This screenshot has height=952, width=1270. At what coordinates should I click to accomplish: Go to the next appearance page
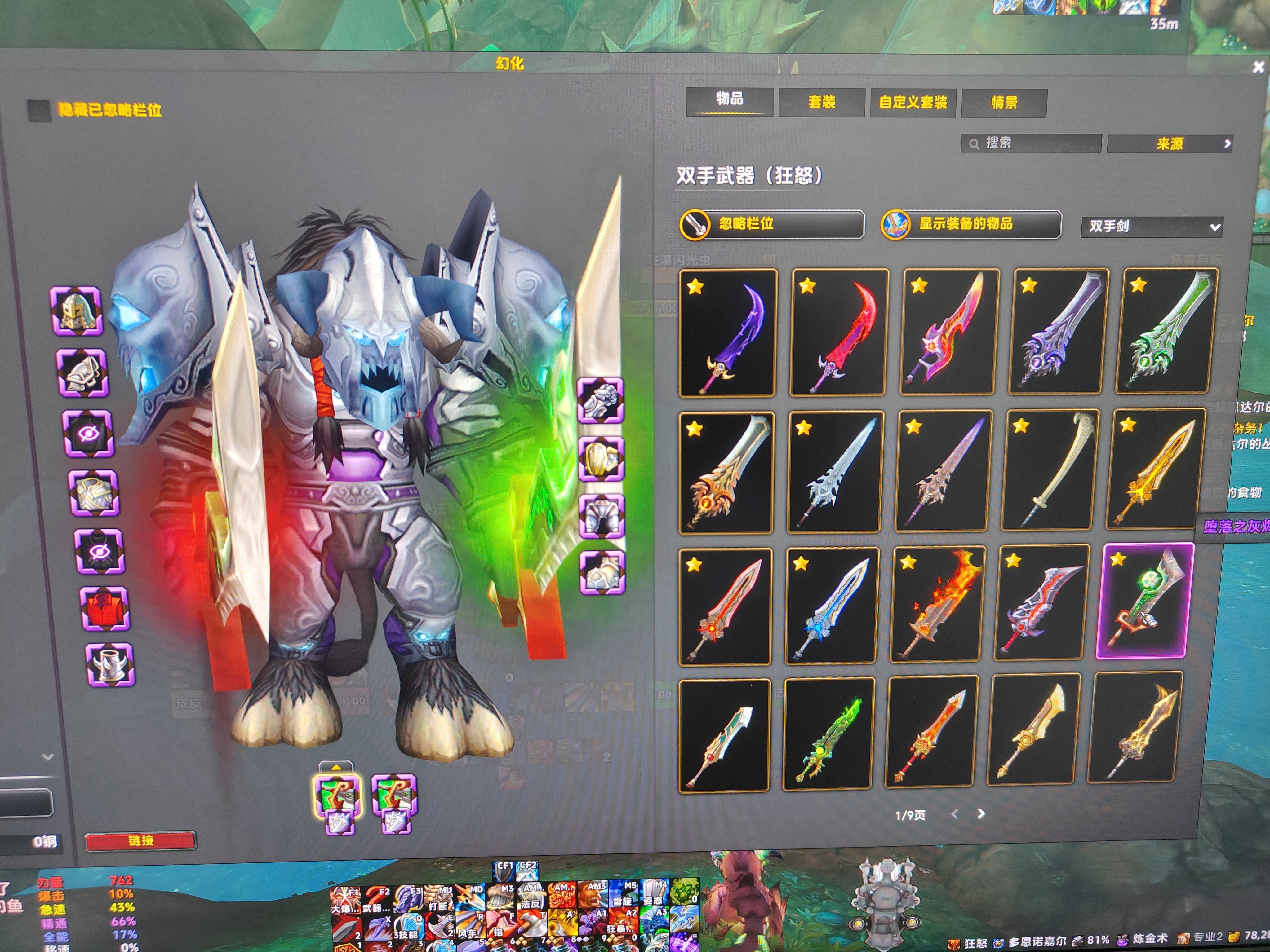[981, 814]
